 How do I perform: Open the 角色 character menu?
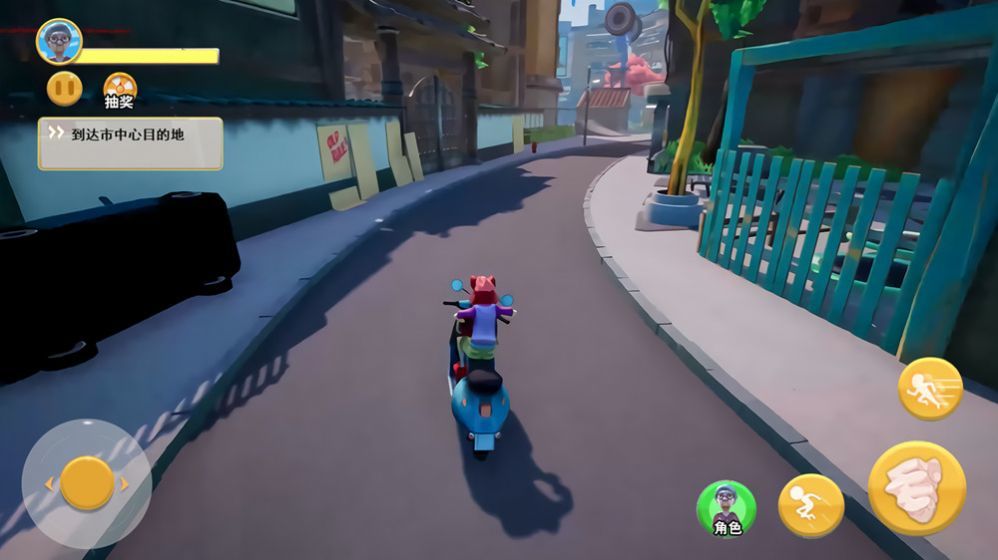(727, 507)
